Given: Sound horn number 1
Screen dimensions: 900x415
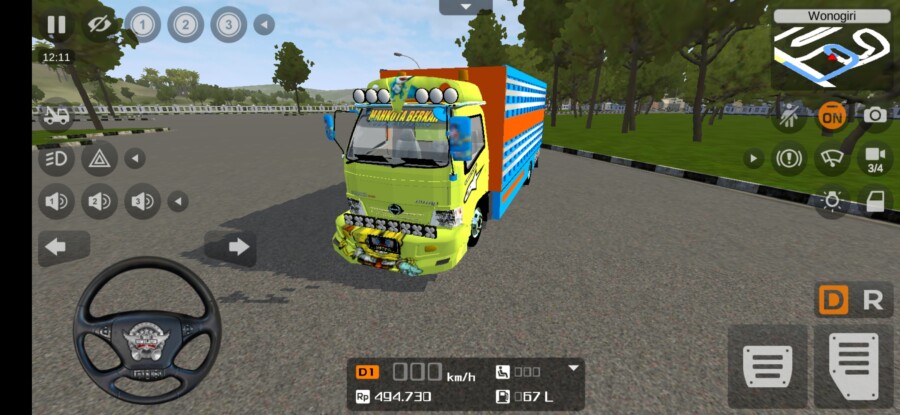Looking at the screenshot, I should [x=56, y=202].
